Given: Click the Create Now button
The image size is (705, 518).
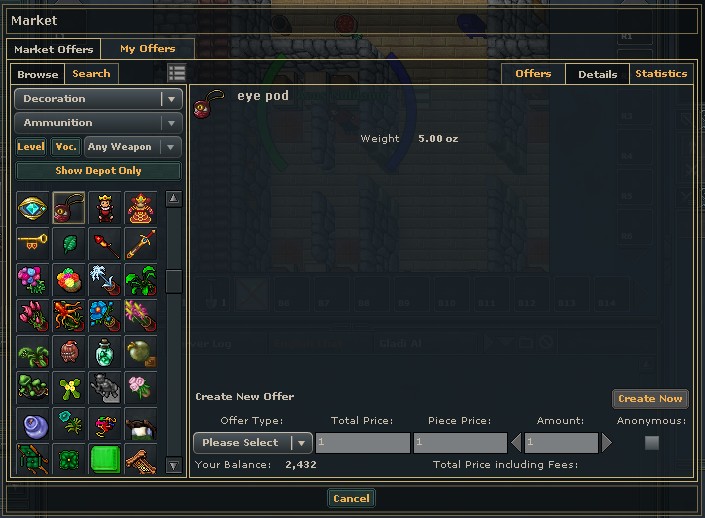Looking at the screenshot, I should [650, 399].
